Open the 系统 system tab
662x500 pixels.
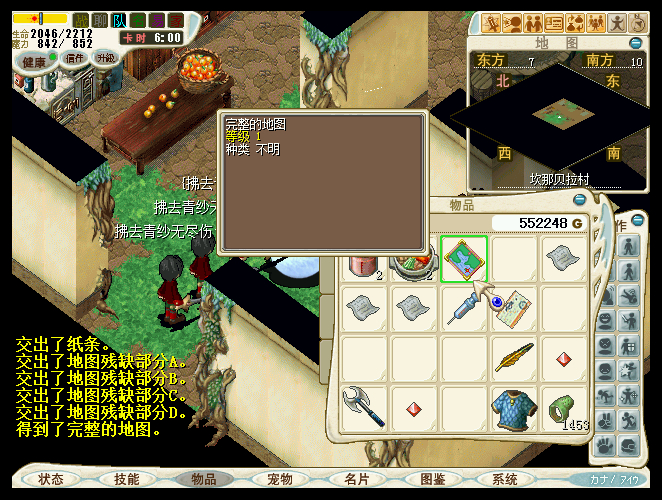click(505, 479)
